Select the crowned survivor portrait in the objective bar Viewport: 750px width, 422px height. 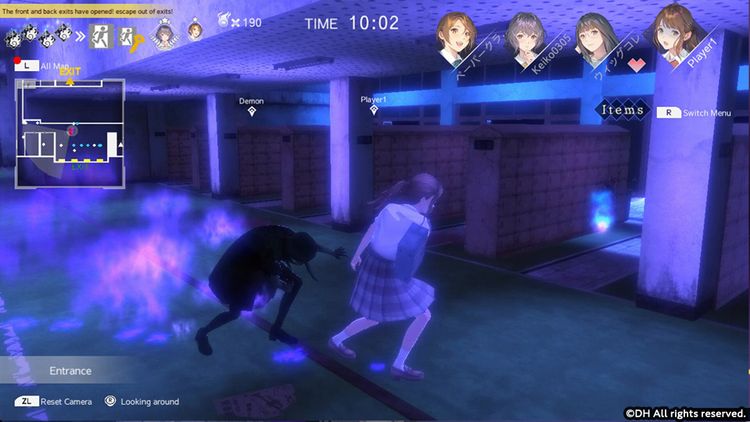(162, 36)
